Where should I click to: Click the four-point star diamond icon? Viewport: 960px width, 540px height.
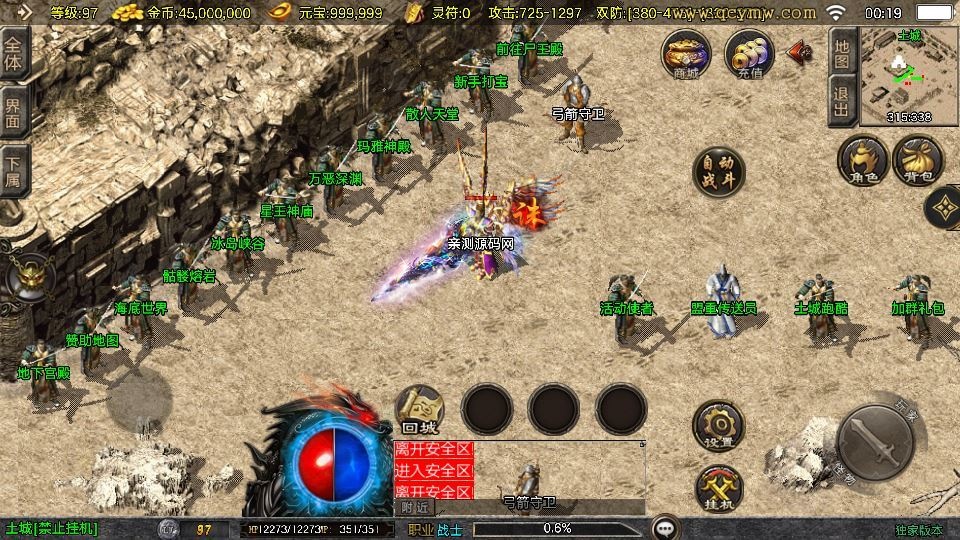click(x=943, y=207)
